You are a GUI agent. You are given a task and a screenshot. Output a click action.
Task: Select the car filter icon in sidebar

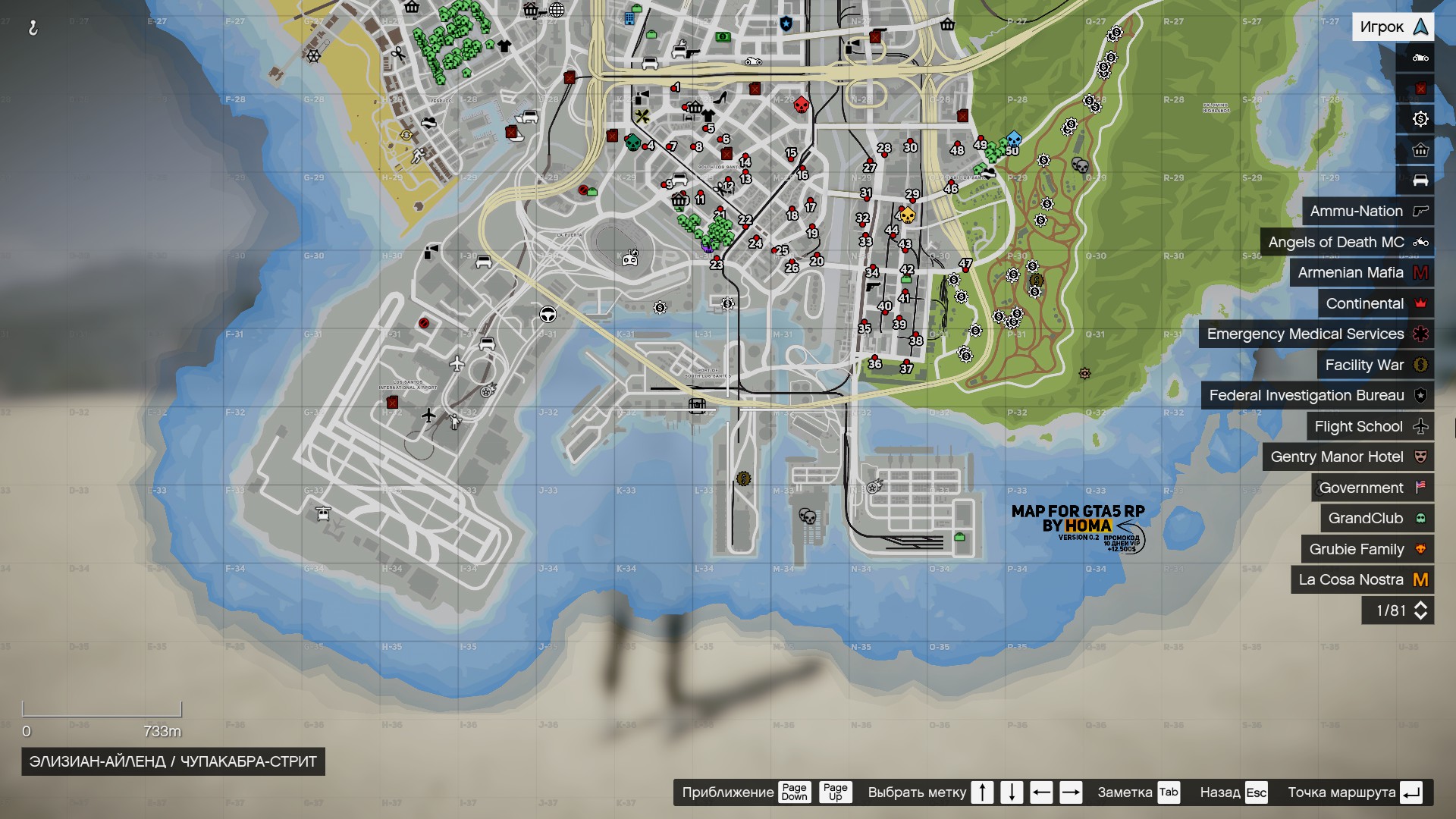click(x=1420, y=180)
